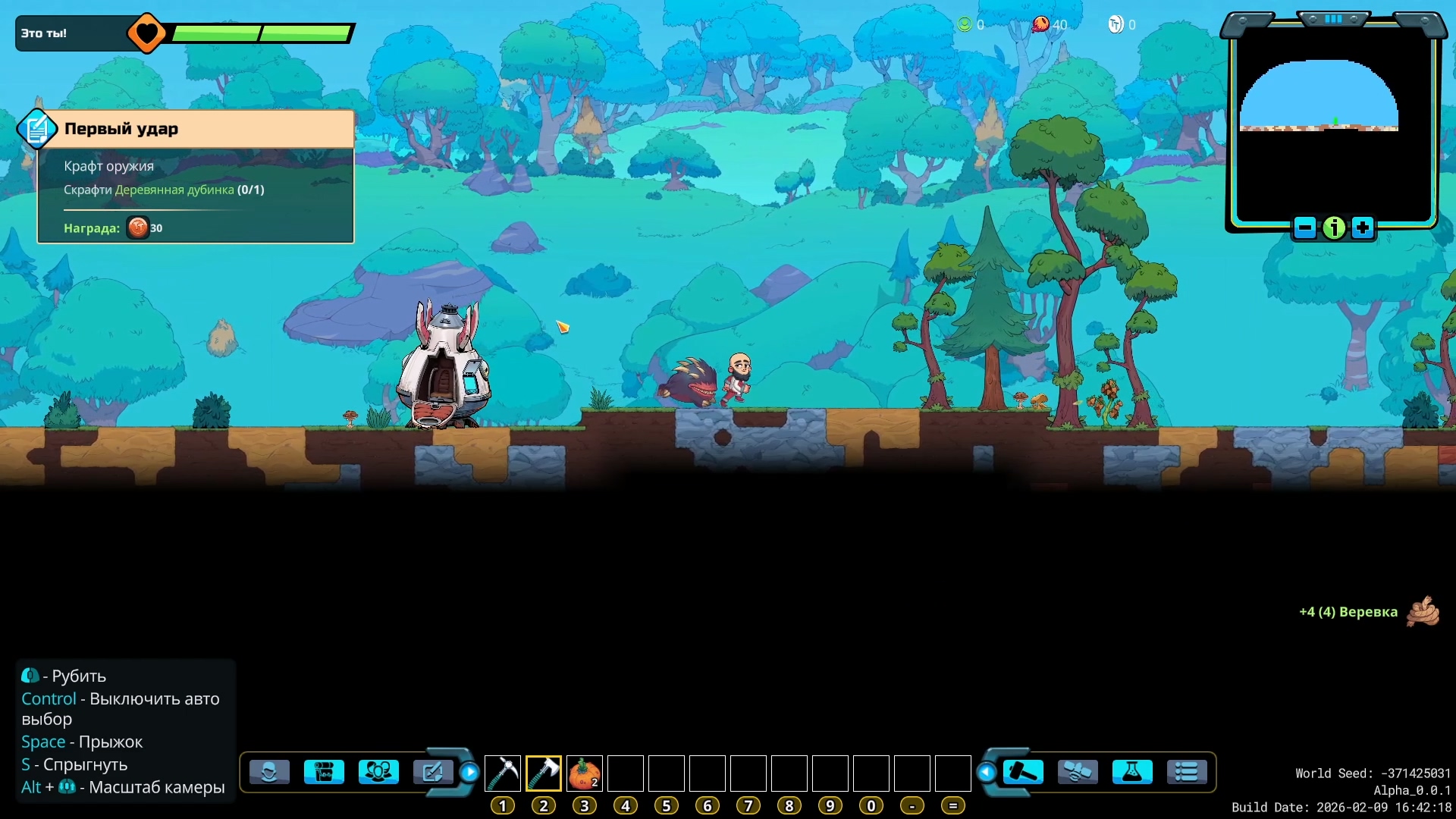Click the green info button under minimap
This screenshot has width=1456, height=819.
point(1334,227)
